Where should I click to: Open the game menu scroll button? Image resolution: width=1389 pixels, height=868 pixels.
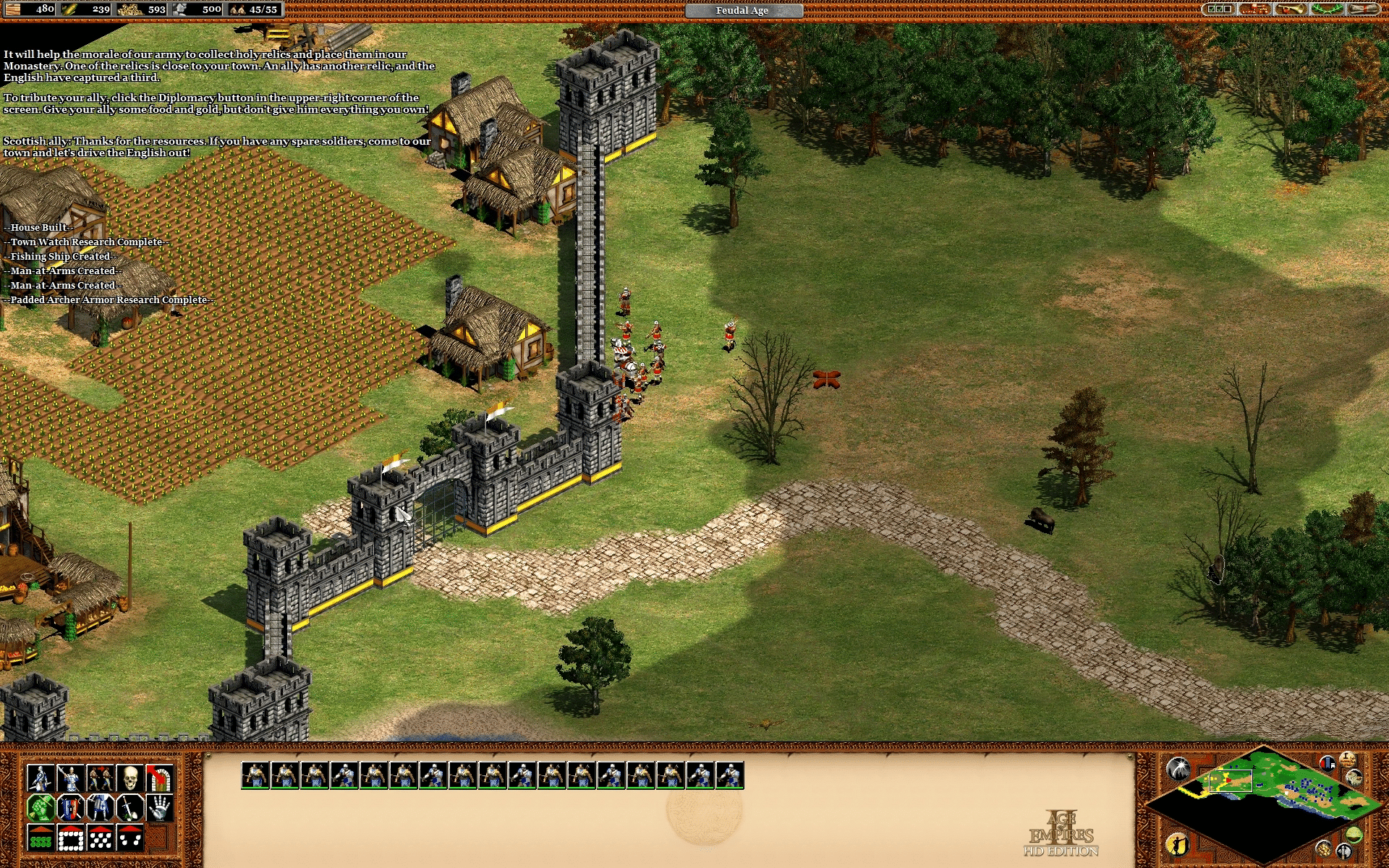[1364, 9]
